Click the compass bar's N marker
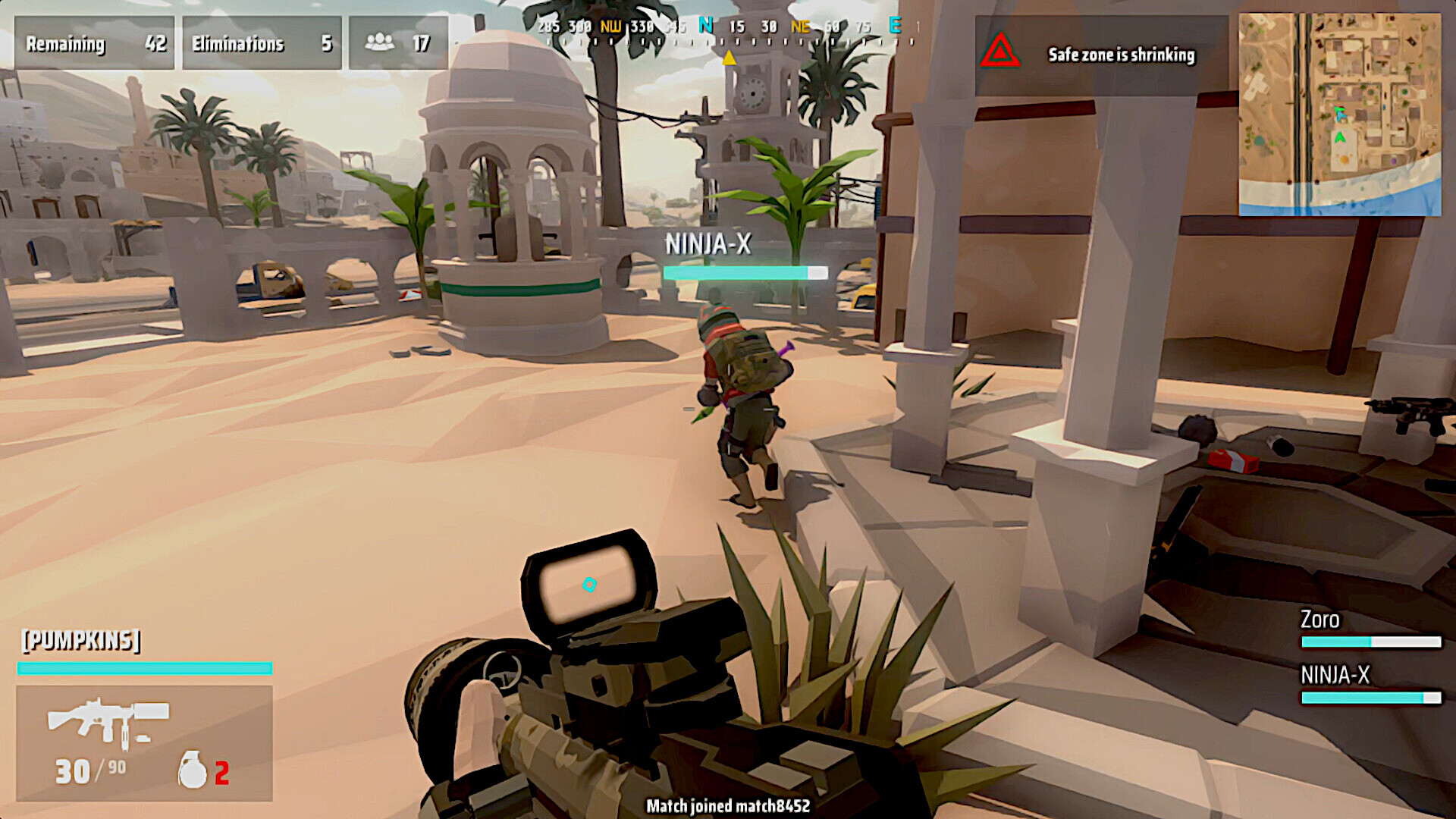This screenshot has width=1456, height=819. tap(705, 26)
